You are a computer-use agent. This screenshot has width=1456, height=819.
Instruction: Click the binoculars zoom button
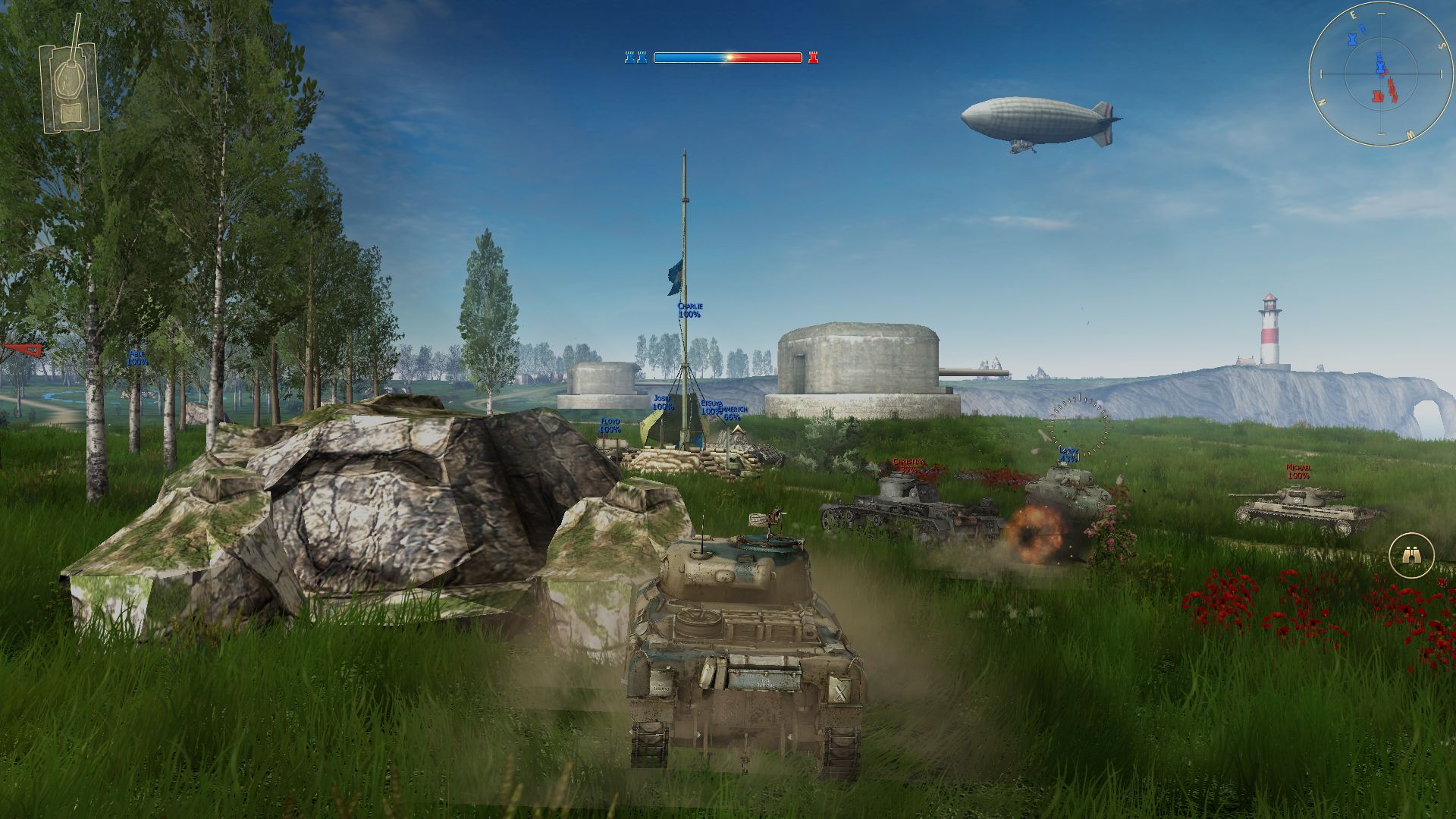click(1411, 556)
